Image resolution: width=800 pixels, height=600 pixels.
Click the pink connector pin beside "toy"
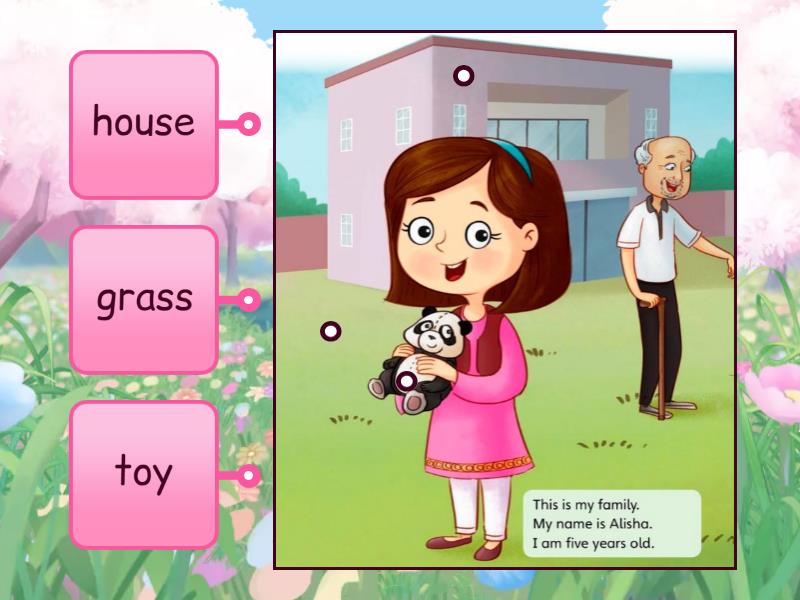[249, 476]
